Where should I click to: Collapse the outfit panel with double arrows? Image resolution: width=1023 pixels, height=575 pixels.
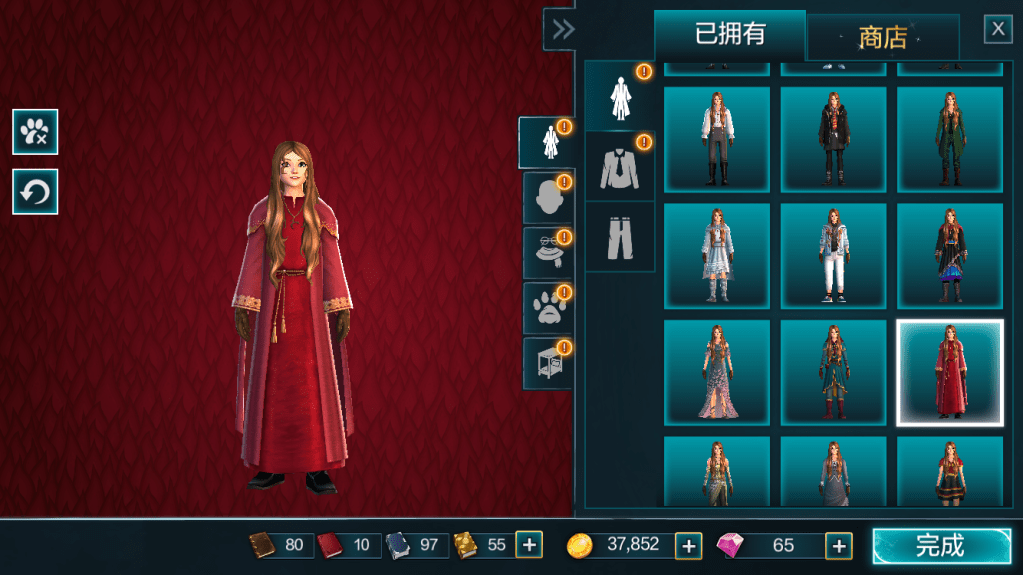tap(563, 29)
